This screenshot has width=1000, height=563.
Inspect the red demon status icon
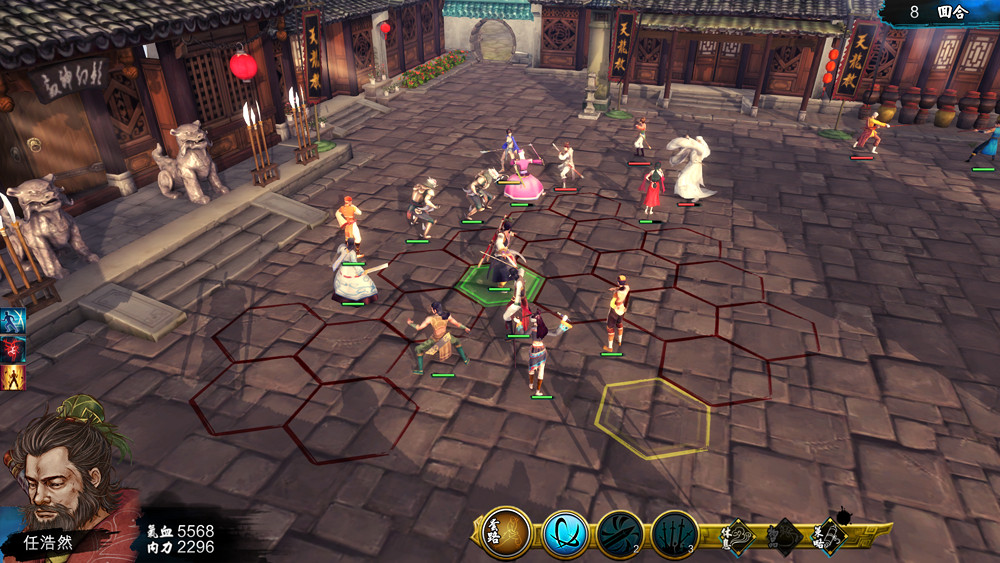13,348
